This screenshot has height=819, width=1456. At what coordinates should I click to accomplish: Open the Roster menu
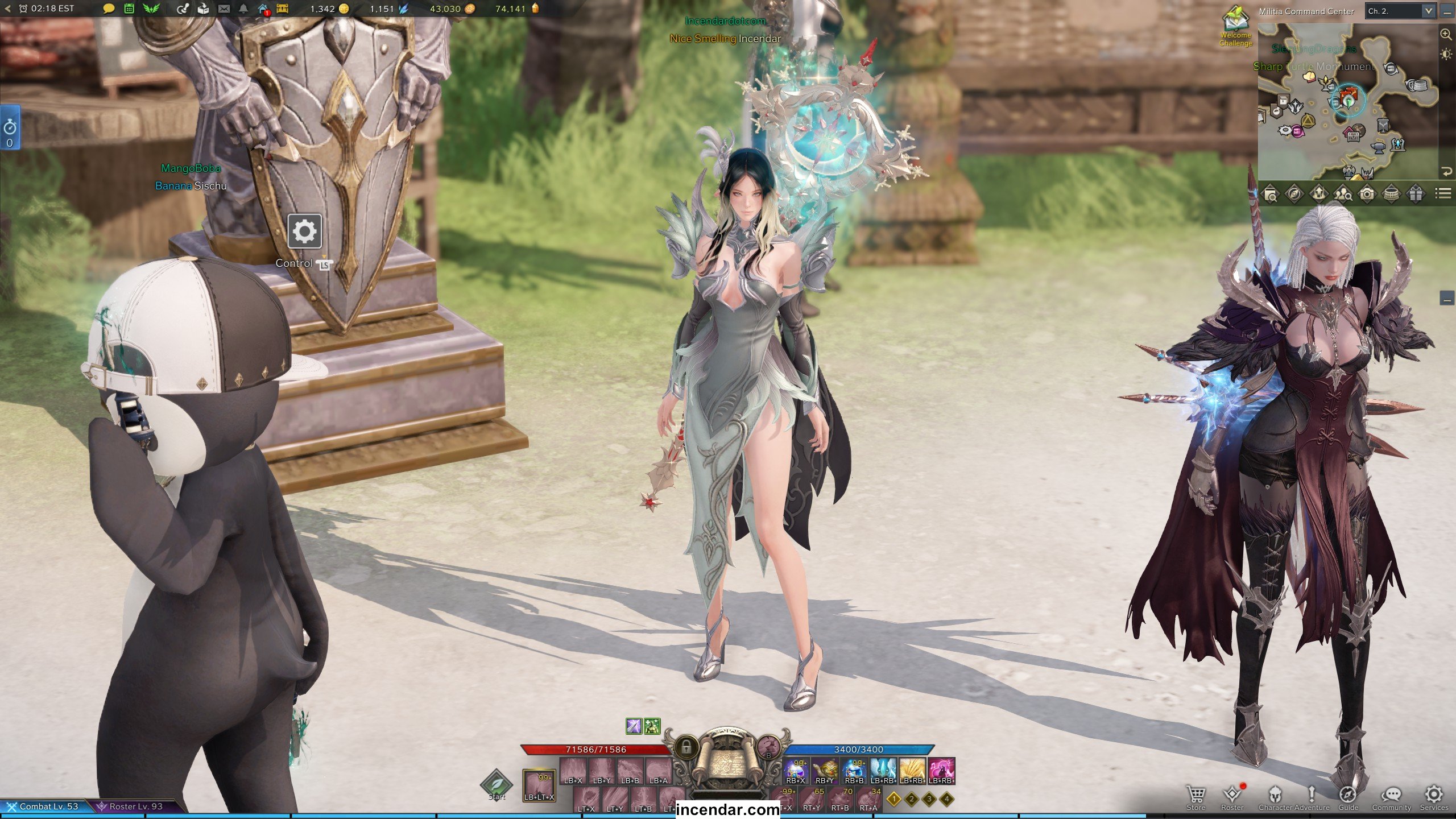pyautogui.click(x=1232, y=795)
